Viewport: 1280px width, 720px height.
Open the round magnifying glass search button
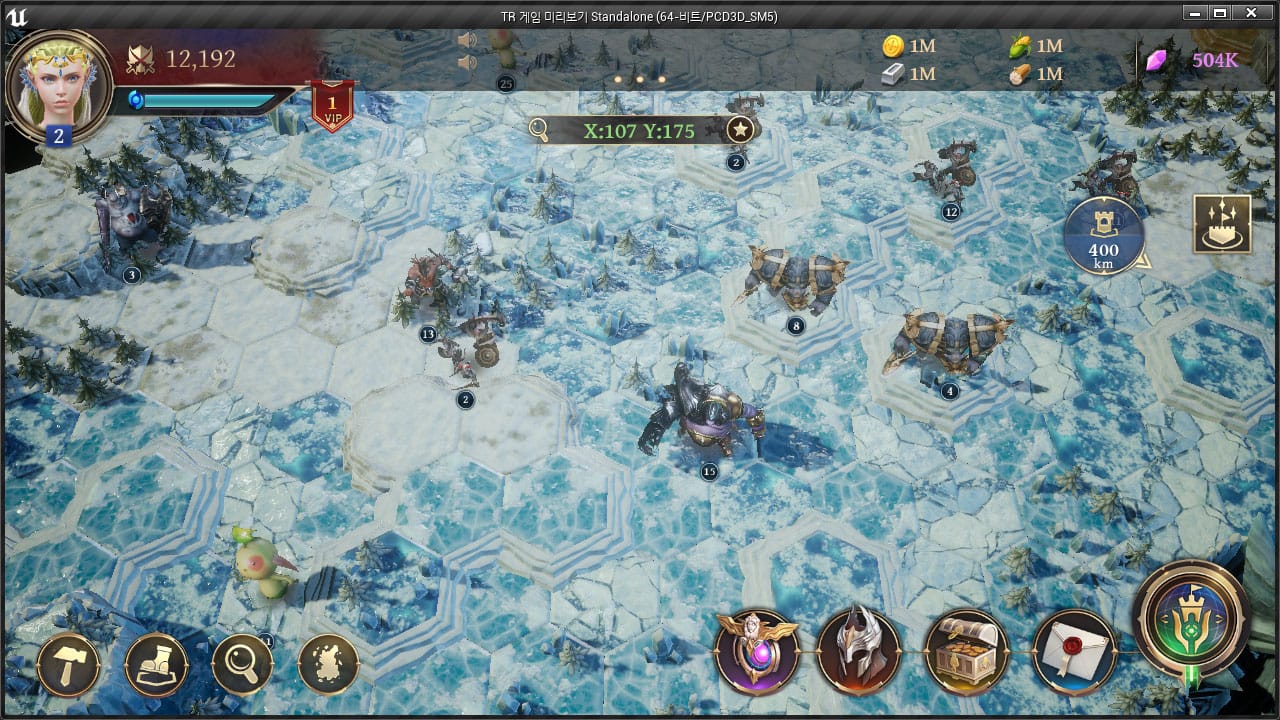[242, 665]
